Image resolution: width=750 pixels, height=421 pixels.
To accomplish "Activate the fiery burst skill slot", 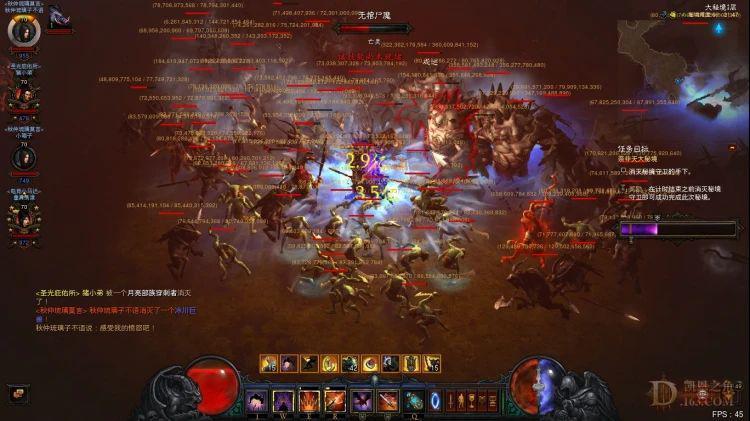I will point(310,401).
